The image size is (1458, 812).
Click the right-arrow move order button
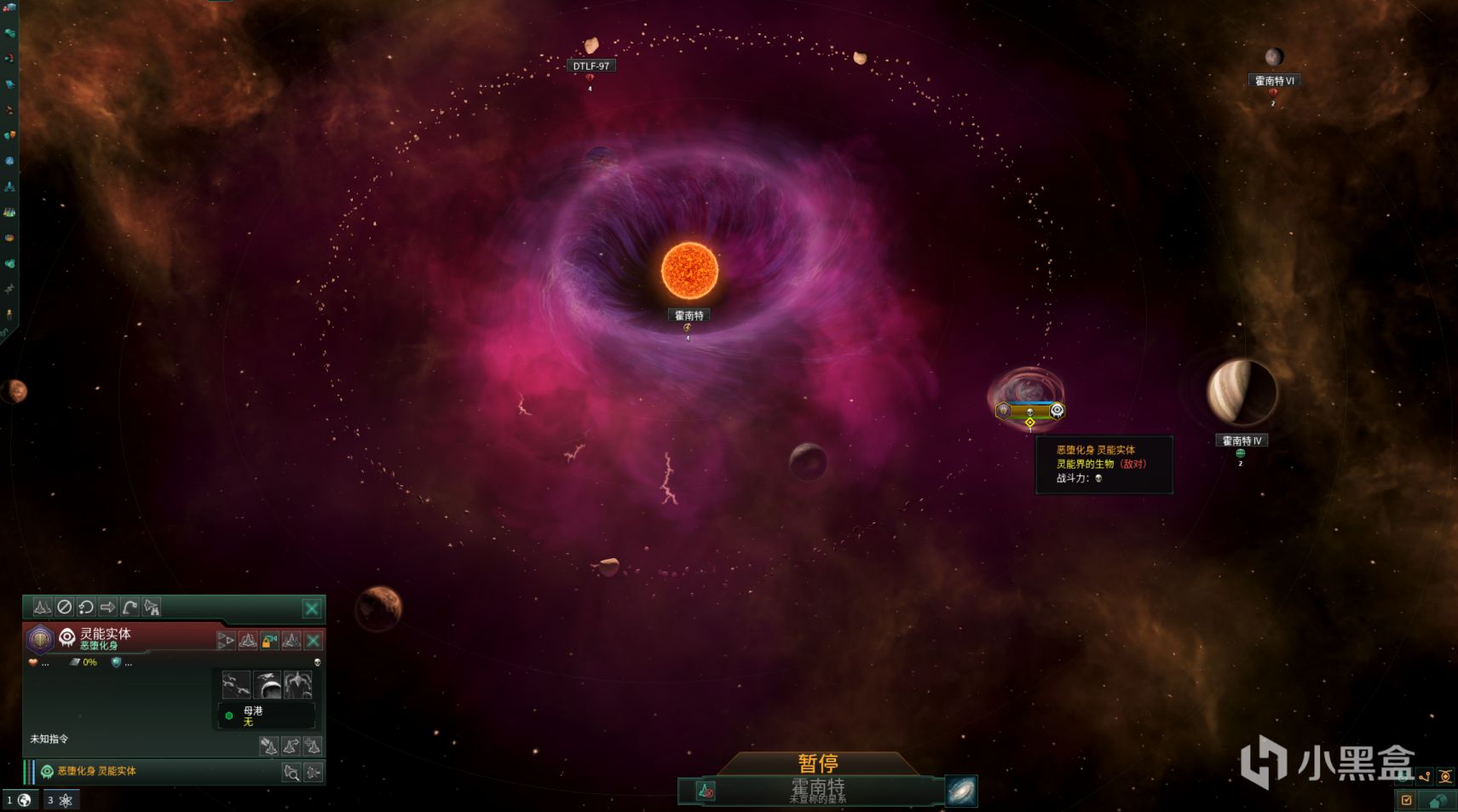coord(107,608)
